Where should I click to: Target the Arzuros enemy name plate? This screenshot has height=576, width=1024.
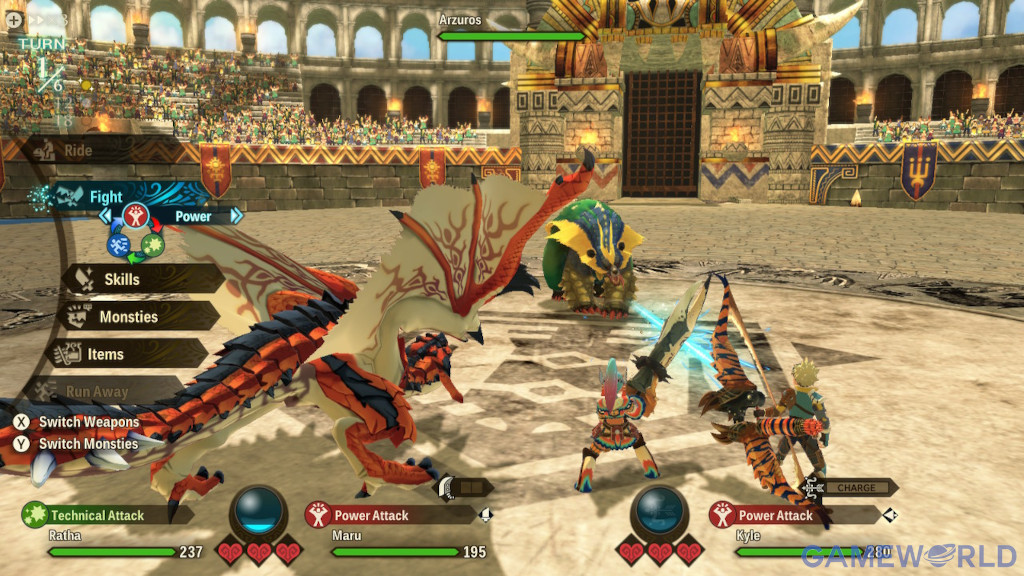tap(510, 28)
